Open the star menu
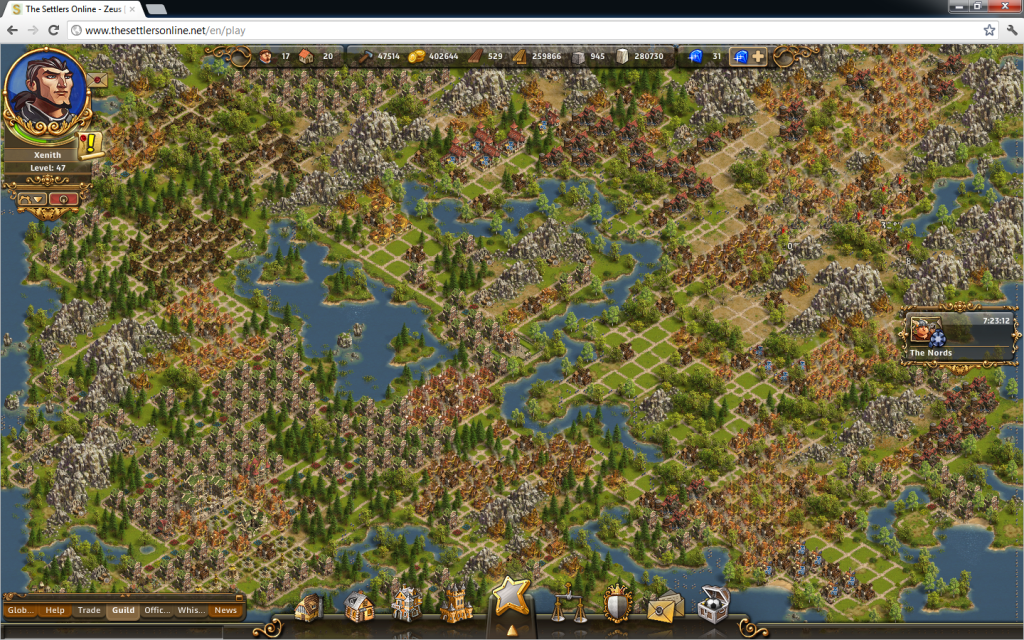 pyautogui.click(x=510, y=597)
